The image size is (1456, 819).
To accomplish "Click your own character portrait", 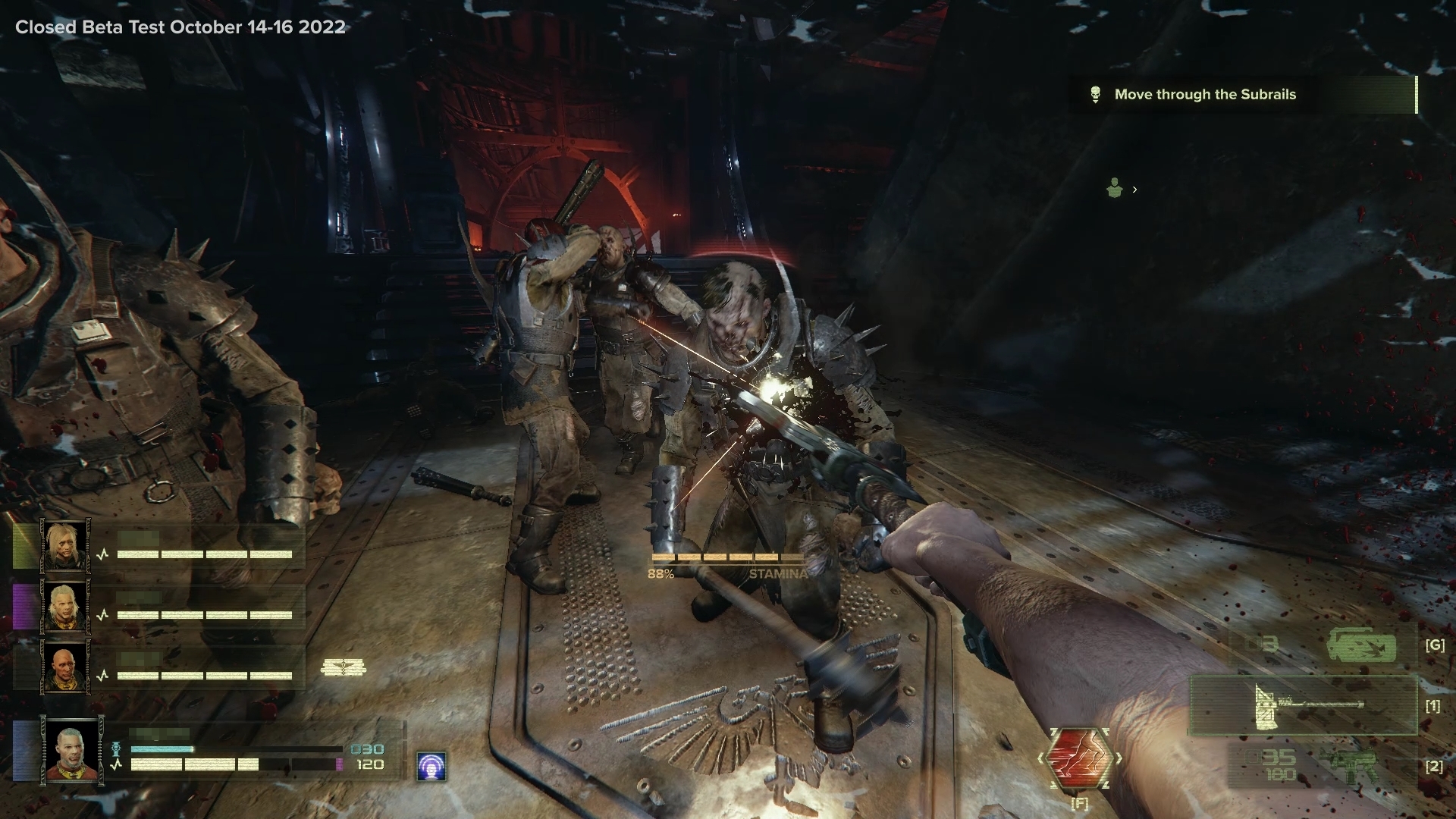I will point(72,752).
